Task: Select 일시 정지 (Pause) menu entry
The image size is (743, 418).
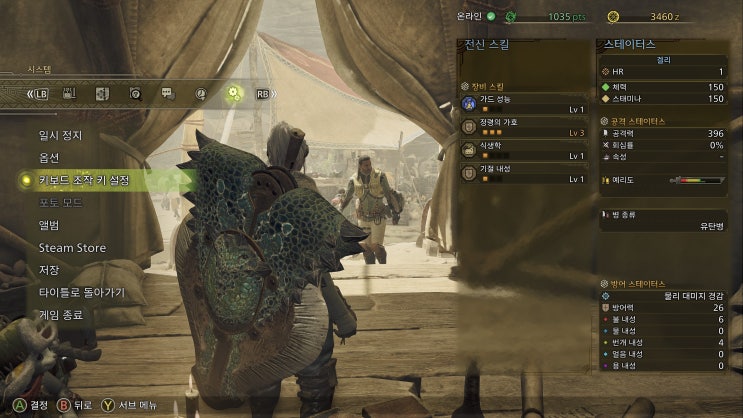Action: pos(60,135)
